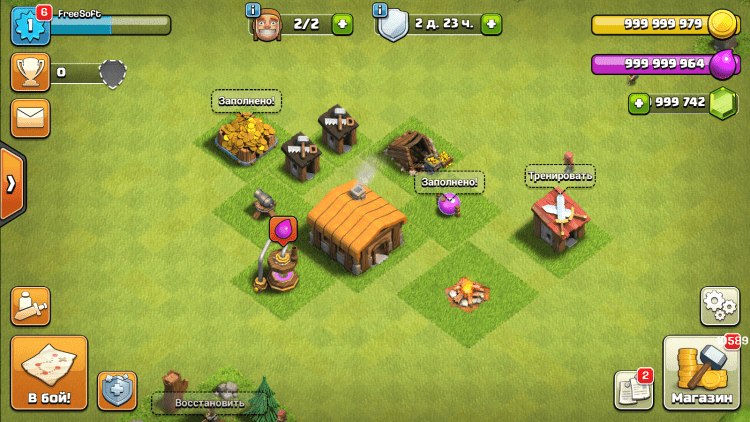Add gems with the green plus
The height and width of the screenshot is (422, 750).
pos(640,103)
